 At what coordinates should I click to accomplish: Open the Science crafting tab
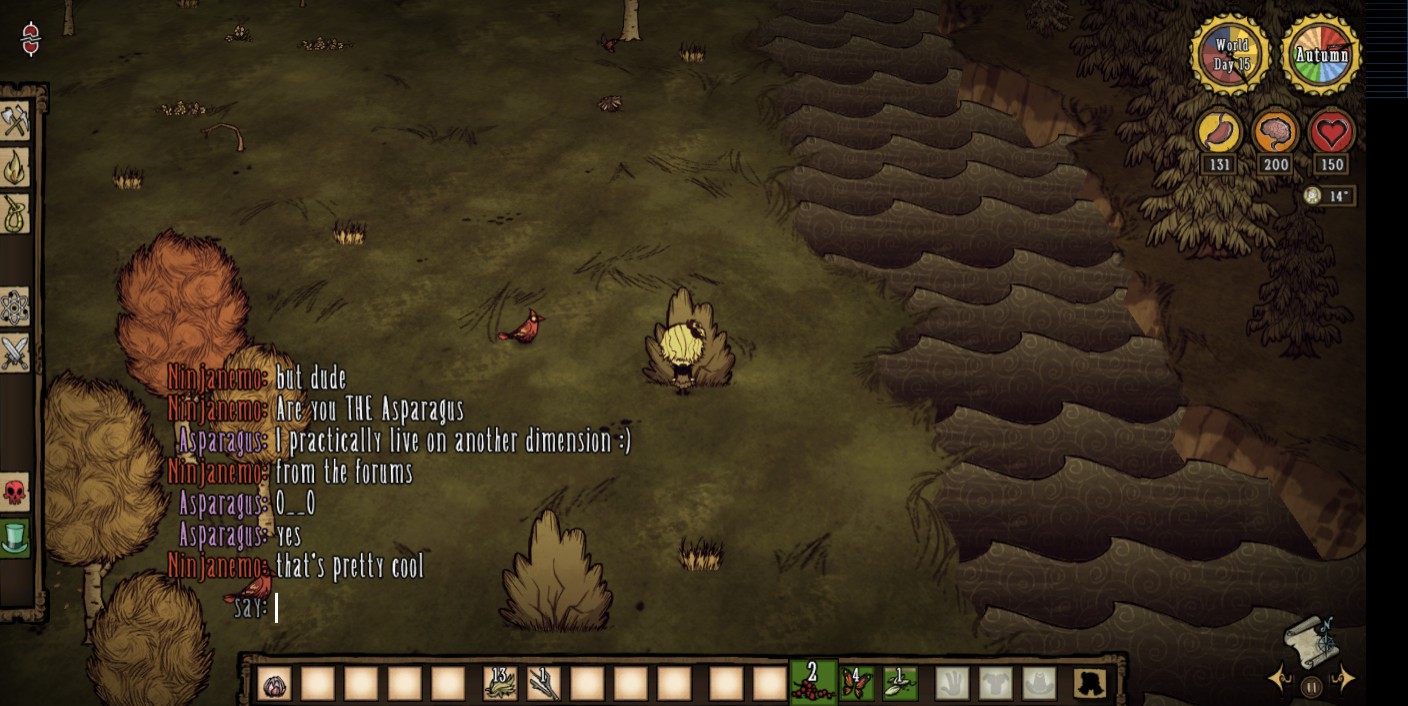point(14,308)
